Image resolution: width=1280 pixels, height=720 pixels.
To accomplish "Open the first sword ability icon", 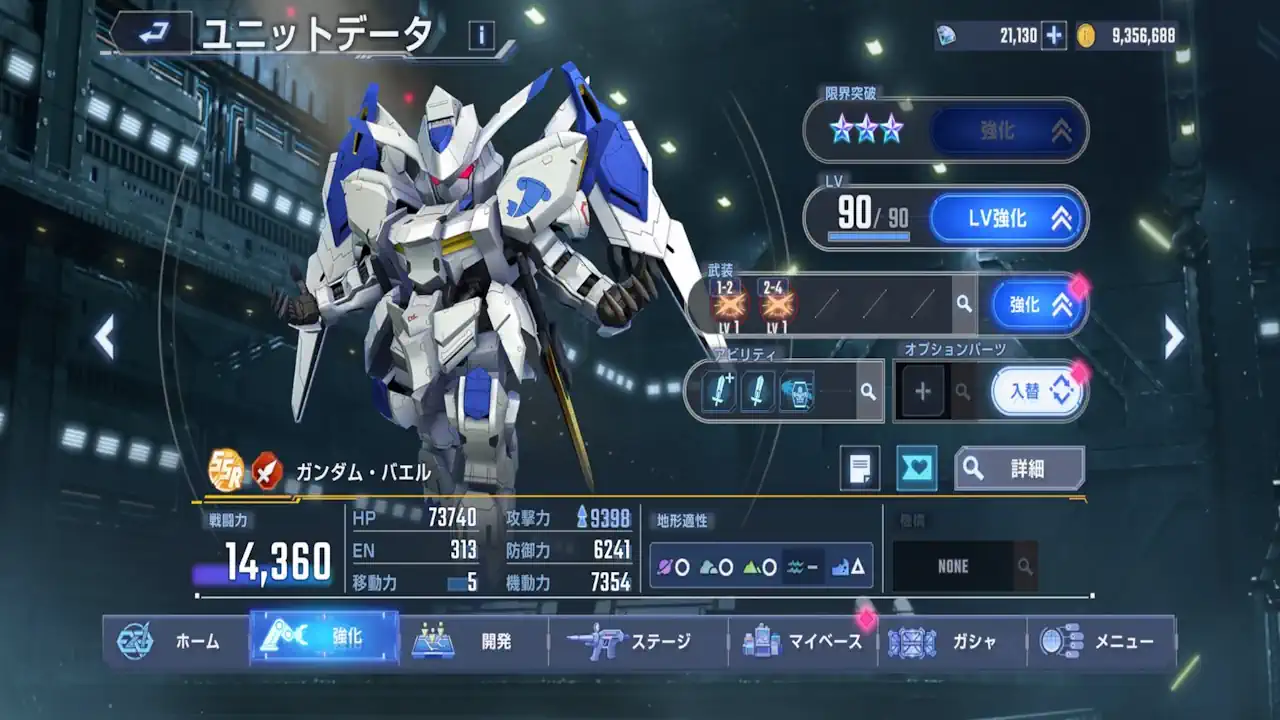I will point(722,390).
